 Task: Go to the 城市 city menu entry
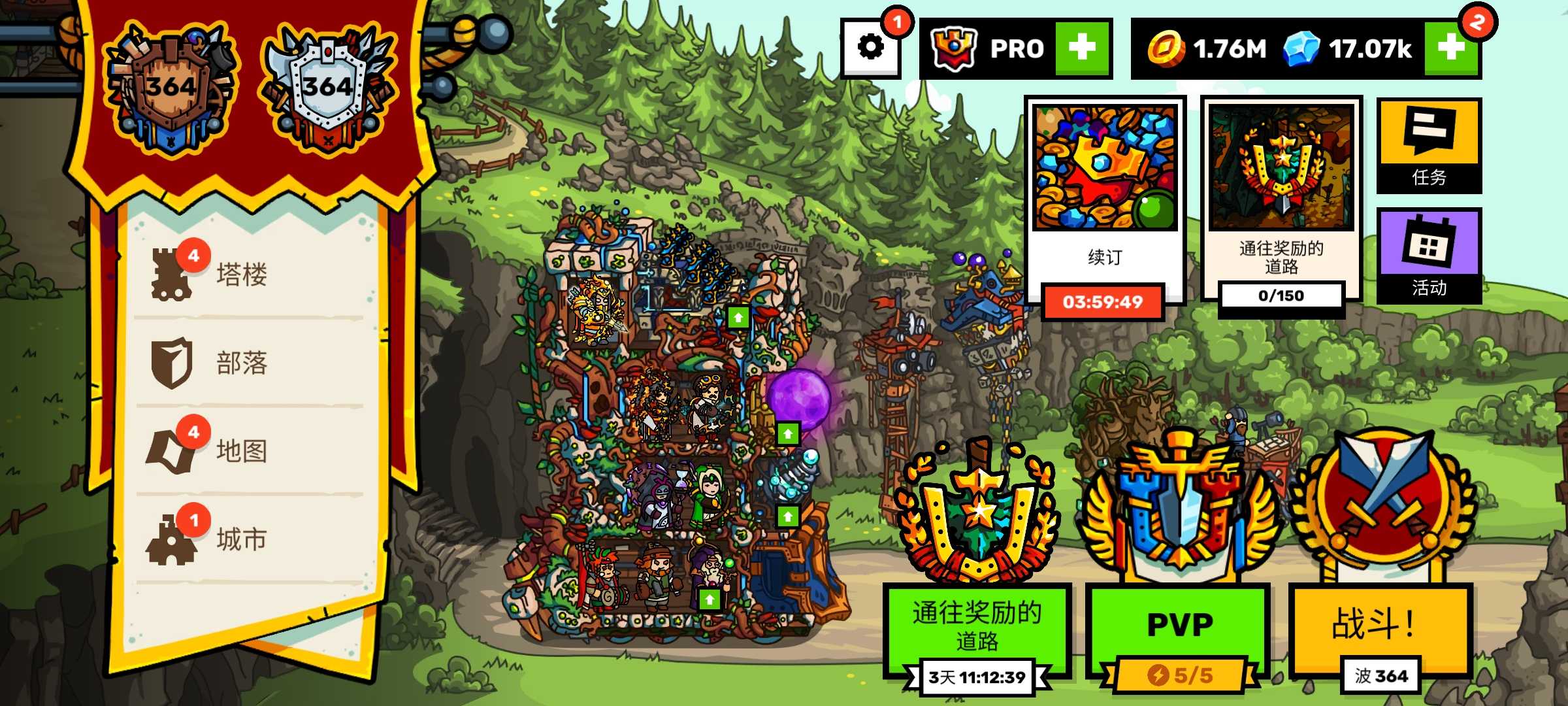tap(242, 539)
